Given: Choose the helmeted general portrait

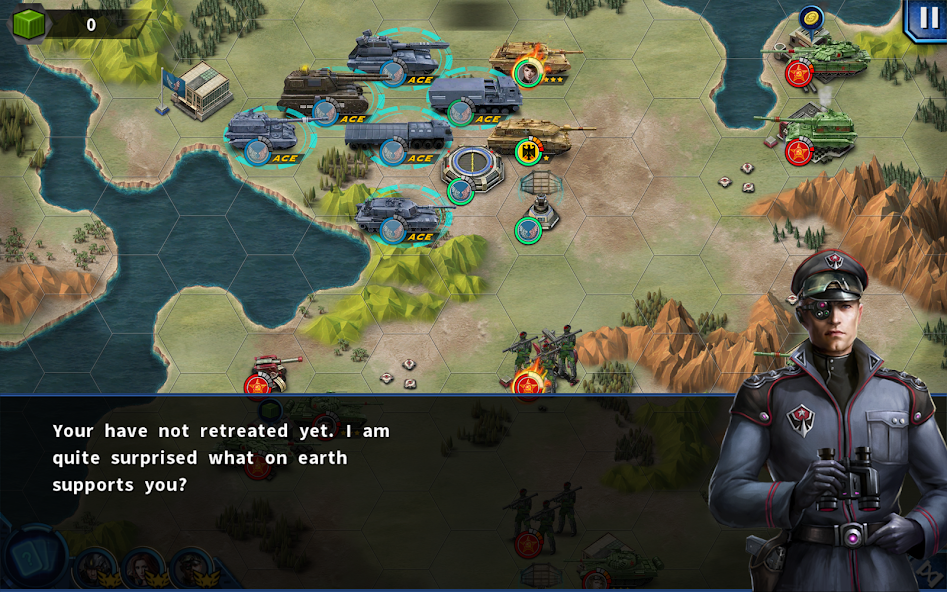Looking at the screenshot, I should pyautogui.click(x=95, y=567).
